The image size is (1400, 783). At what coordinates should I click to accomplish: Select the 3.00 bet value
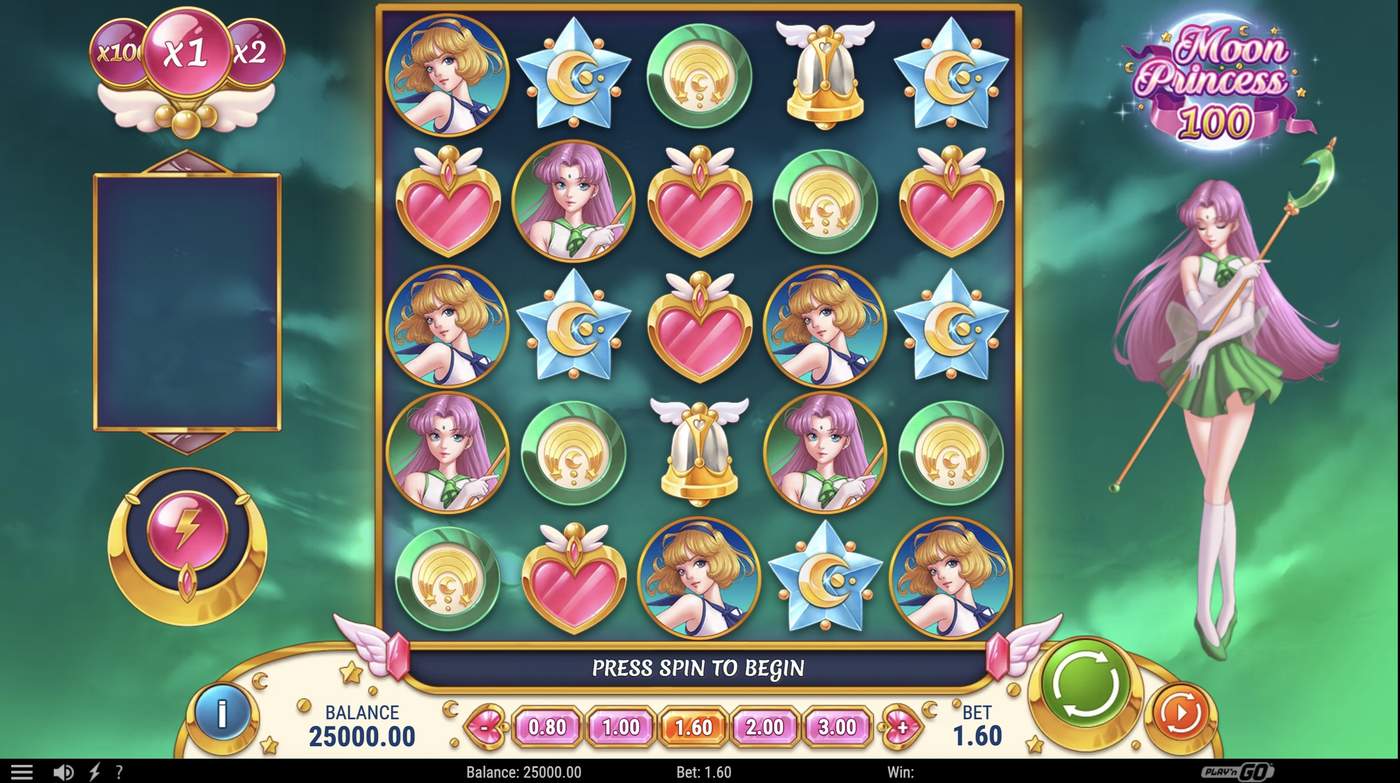pyautogui.click(x=835, y=727)
